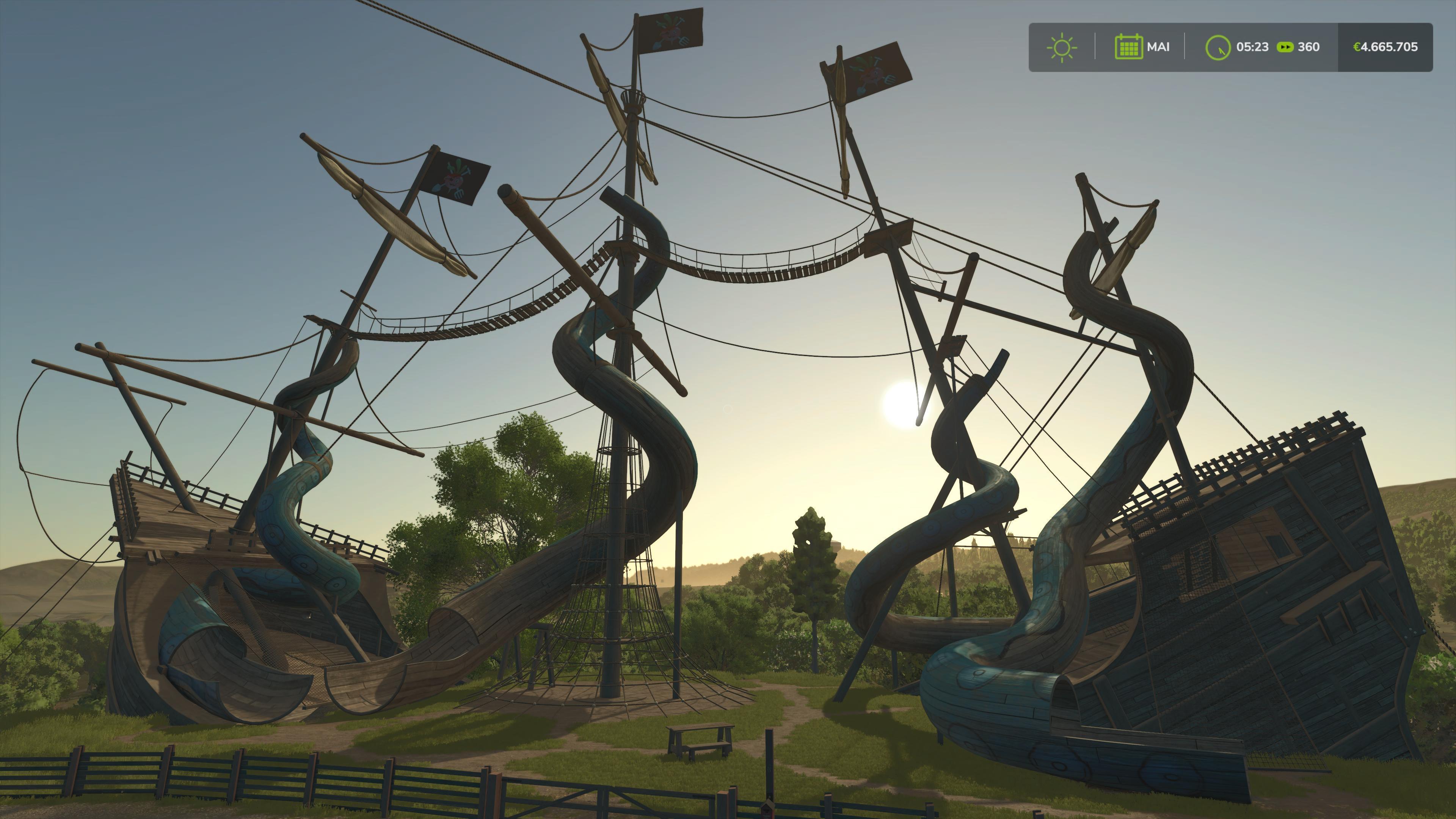Click the green clock icon
Screen dimensions: 1456x819
tap(1218, 47)
